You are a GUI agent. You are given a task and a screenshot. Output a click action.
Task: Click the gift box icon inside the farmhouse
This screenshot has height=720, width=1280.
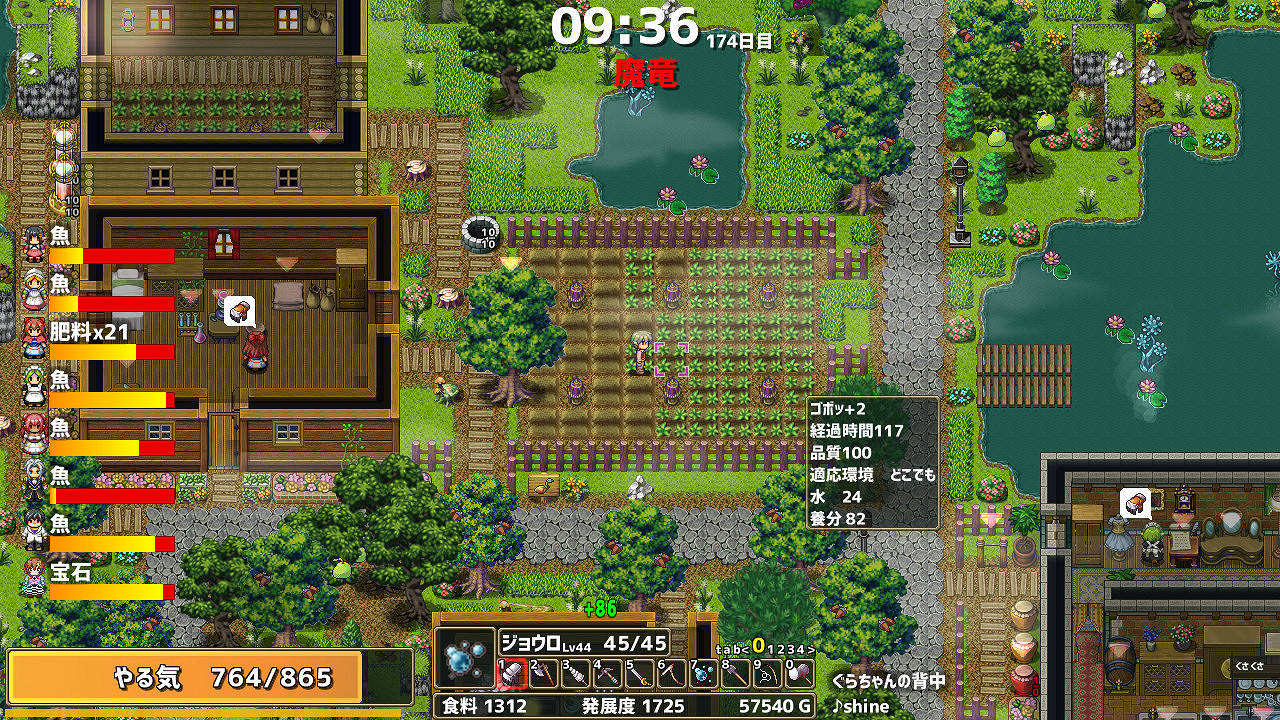click(239, 311)
